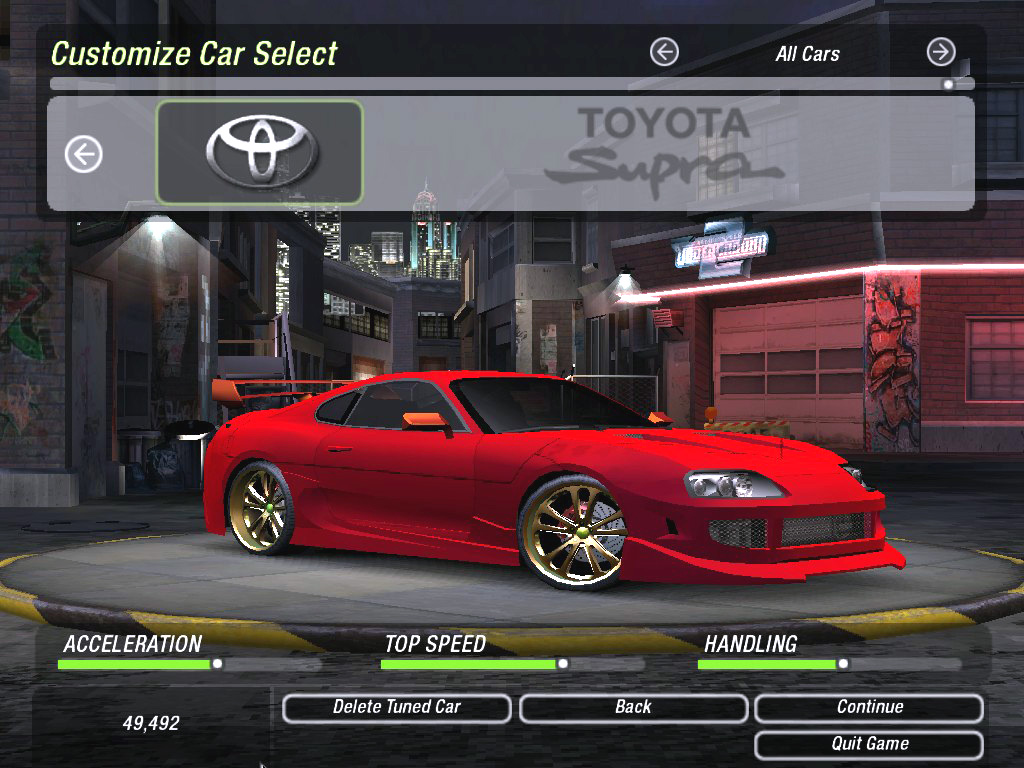Delete the tuned car
The width and height of the screenshot is (1024, 768).
(x=397, y=708)
